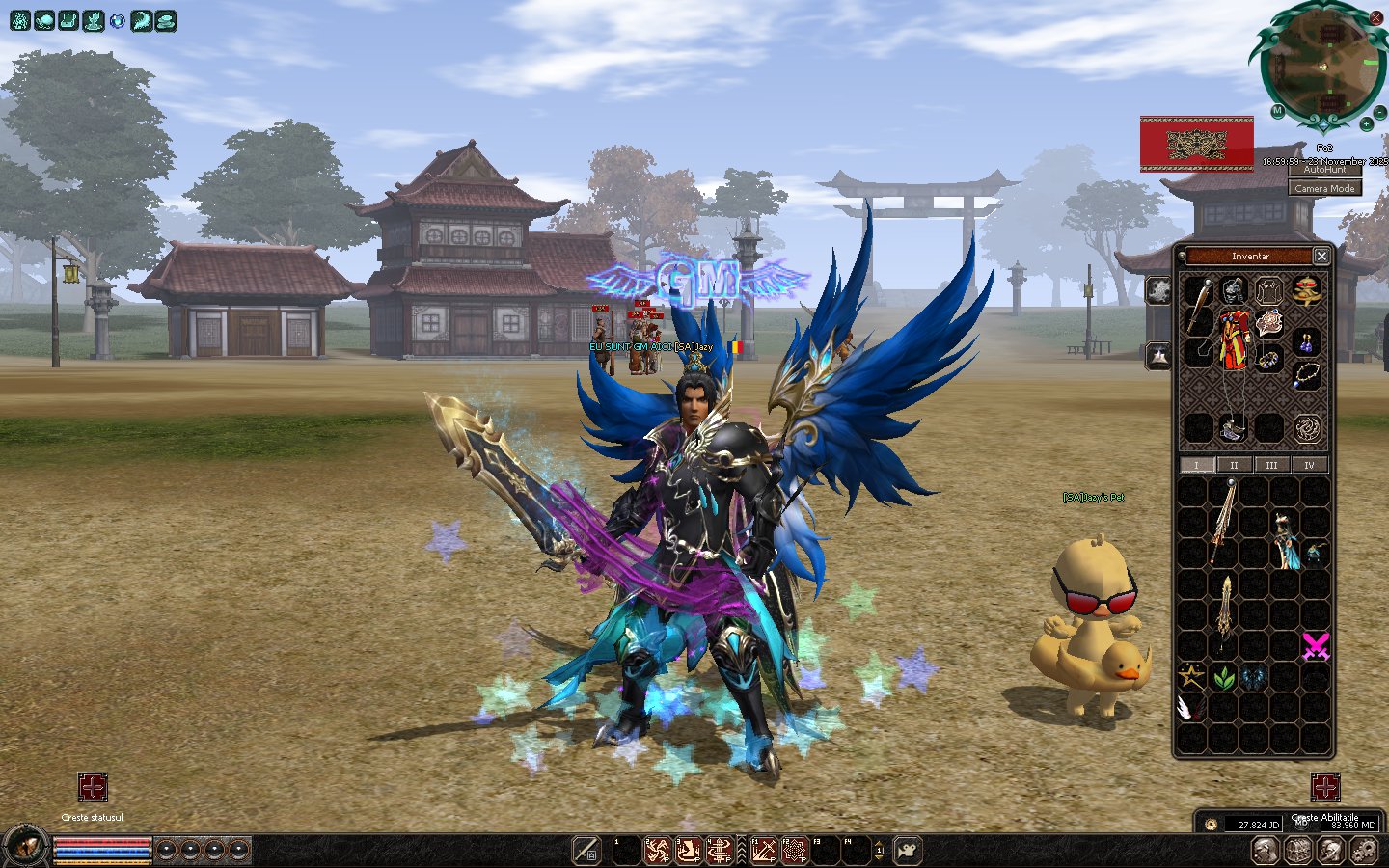The height and width of the screenshot is (868, 1389).
Task: Zoom in the minimap with plus
Action: 1366,124
